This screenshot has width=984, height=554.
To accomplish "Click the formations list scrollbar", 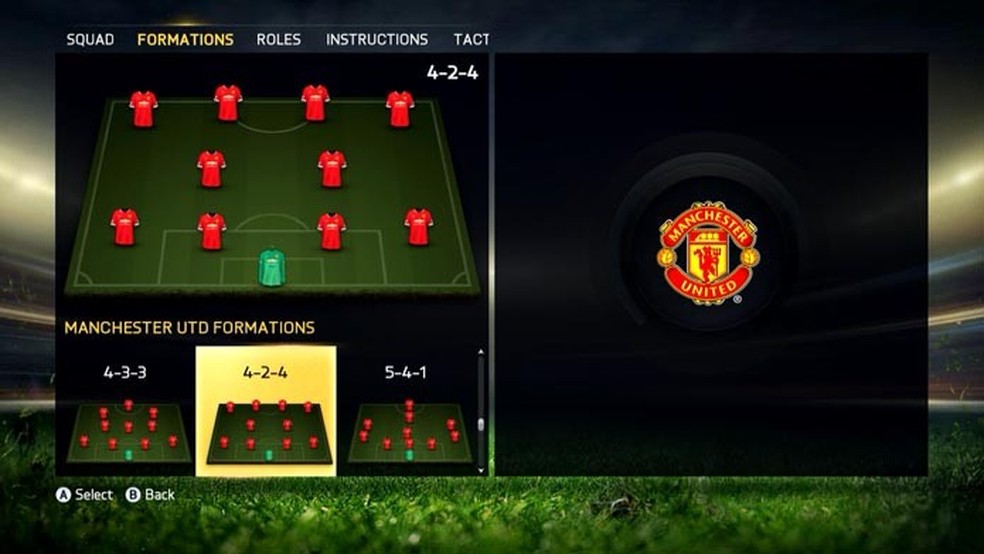I will tap(481, 412).
